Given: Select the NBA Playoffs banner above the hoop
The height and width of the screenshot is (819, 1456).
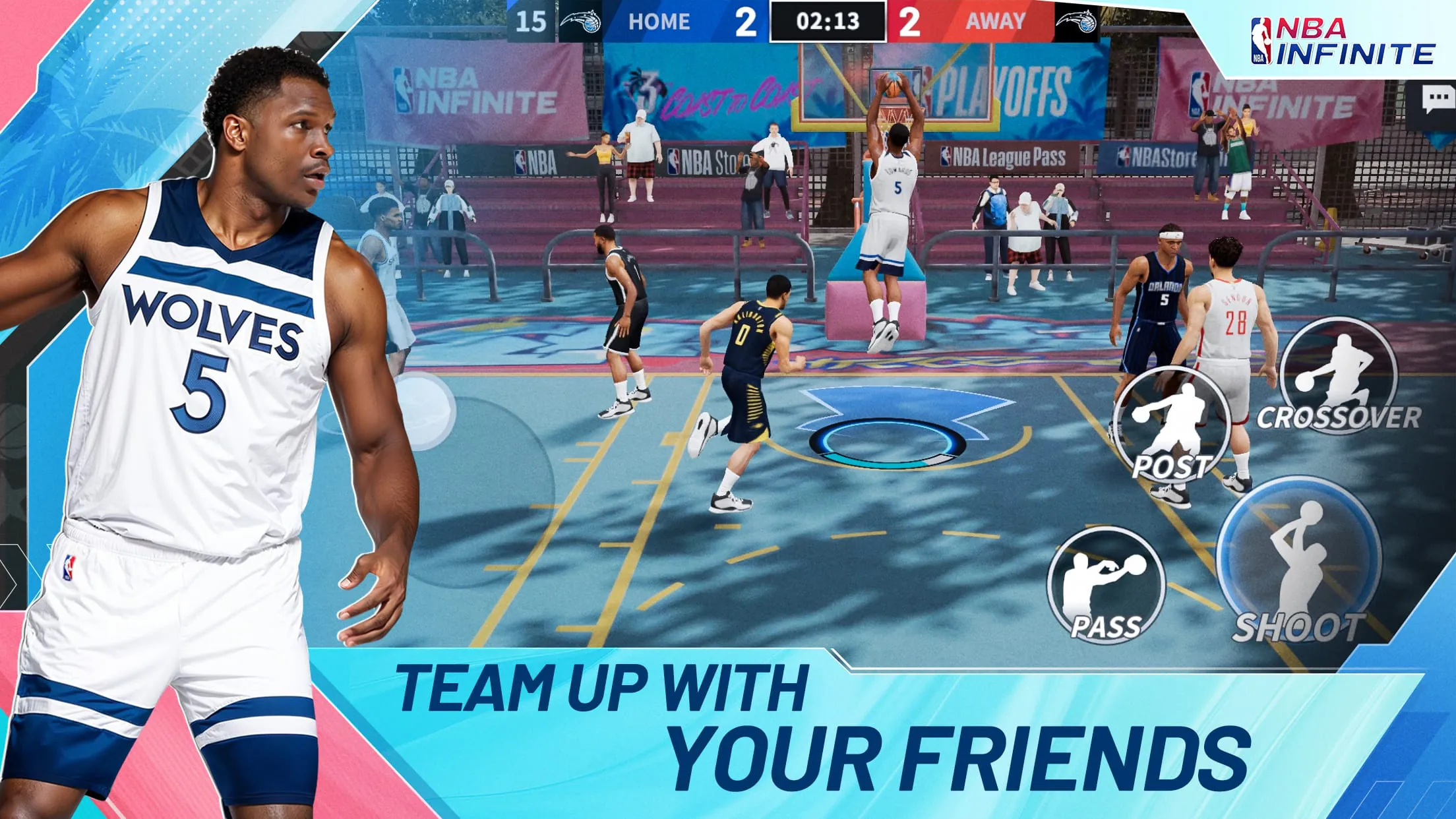Looking at the screenshot, I should 989,86.
